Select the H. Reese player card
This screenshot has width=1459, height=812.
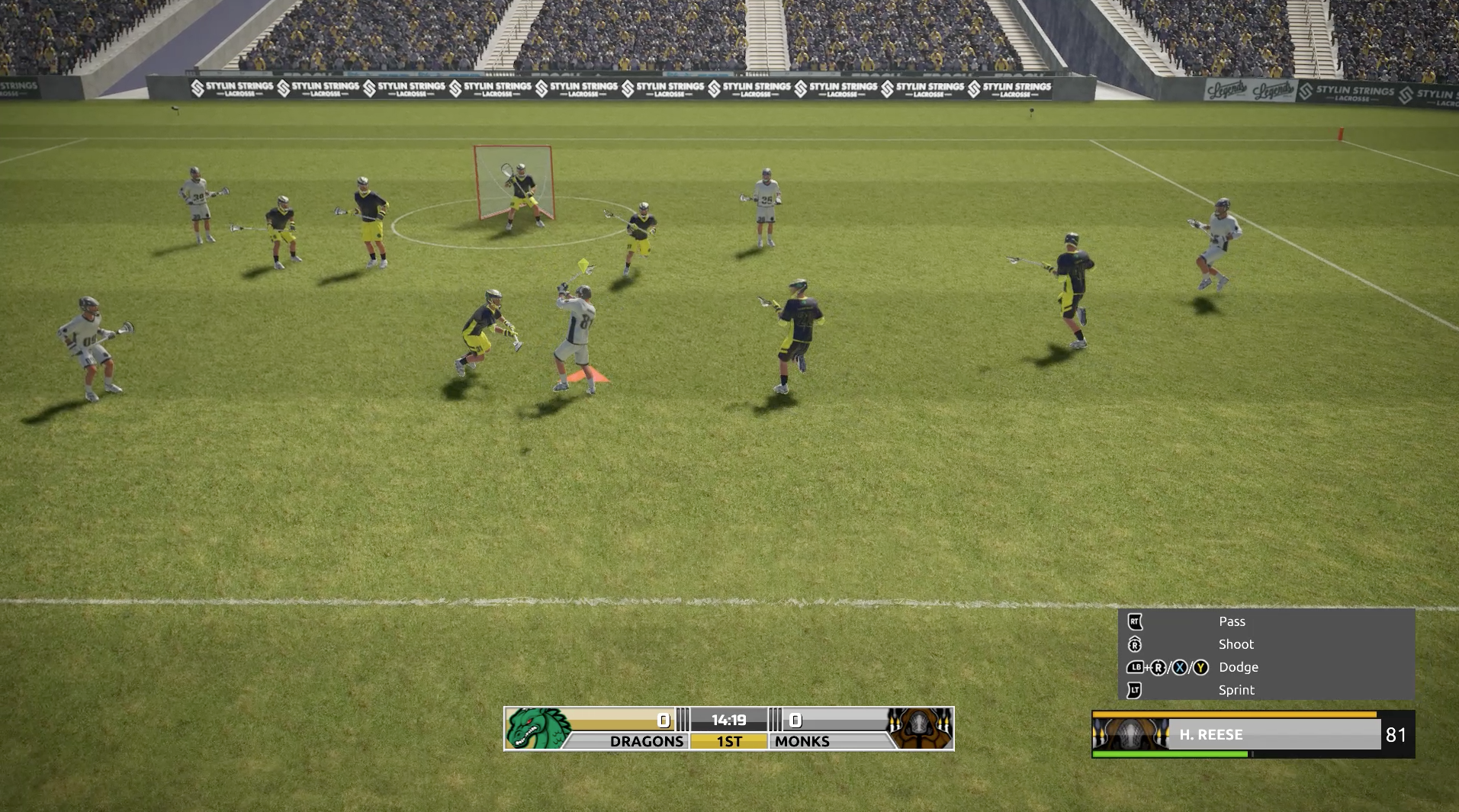1252,734
